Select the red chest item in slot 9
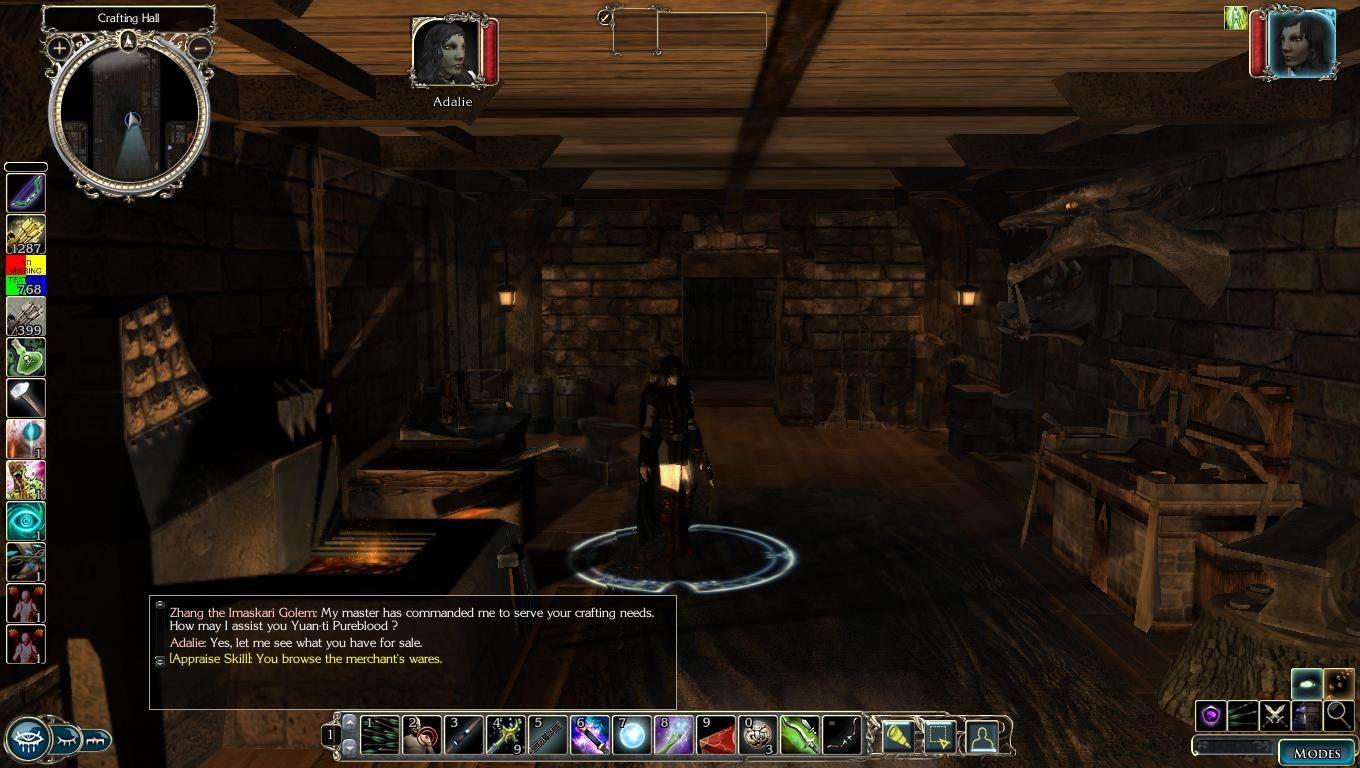The image size is (1360, 768). click(x=716, y=736)
